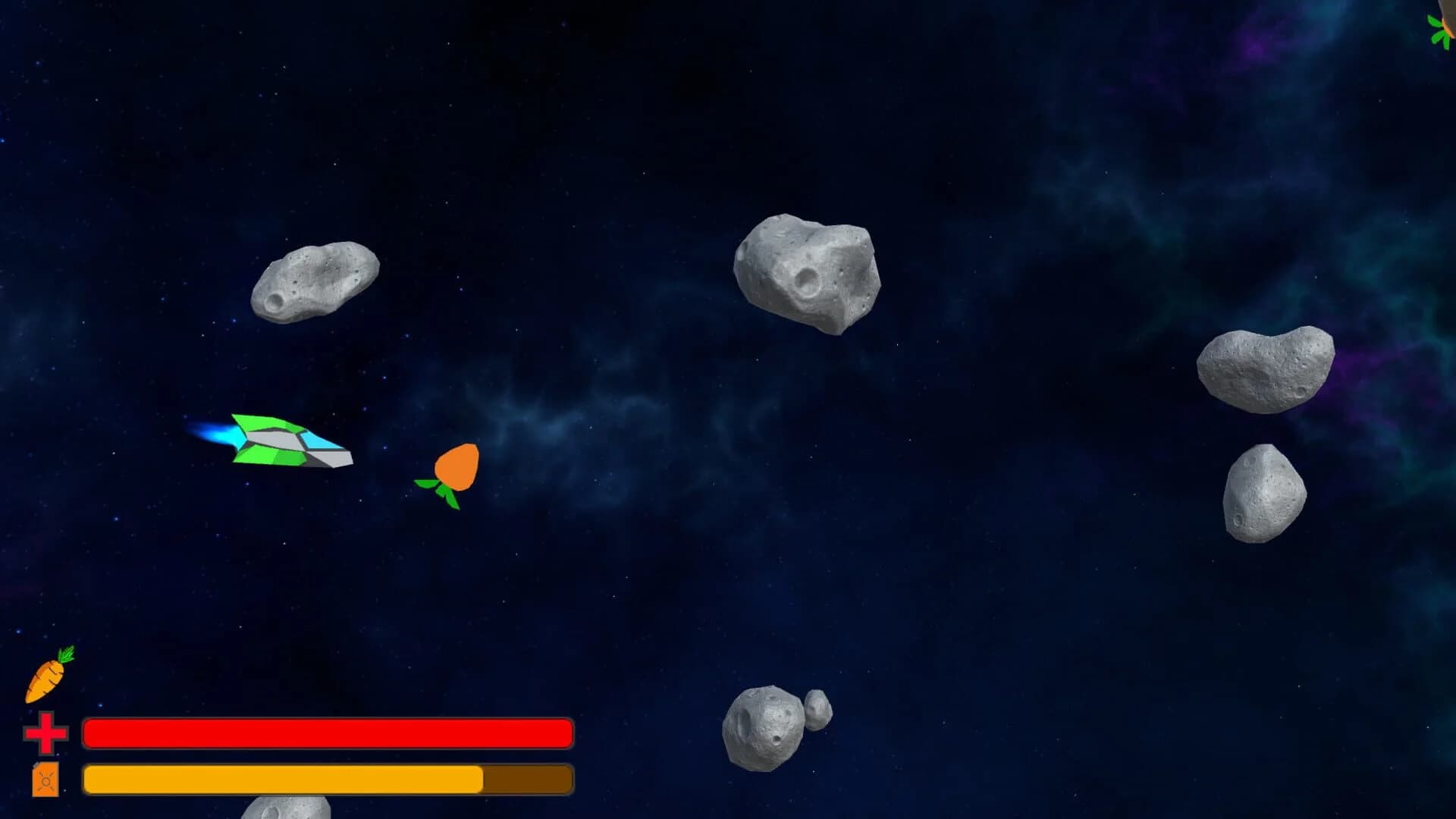This screenshot has width=1456, height=819.
Task: Click the tiny asteroid beside the bottom asteroid pair
Action: 817,709
